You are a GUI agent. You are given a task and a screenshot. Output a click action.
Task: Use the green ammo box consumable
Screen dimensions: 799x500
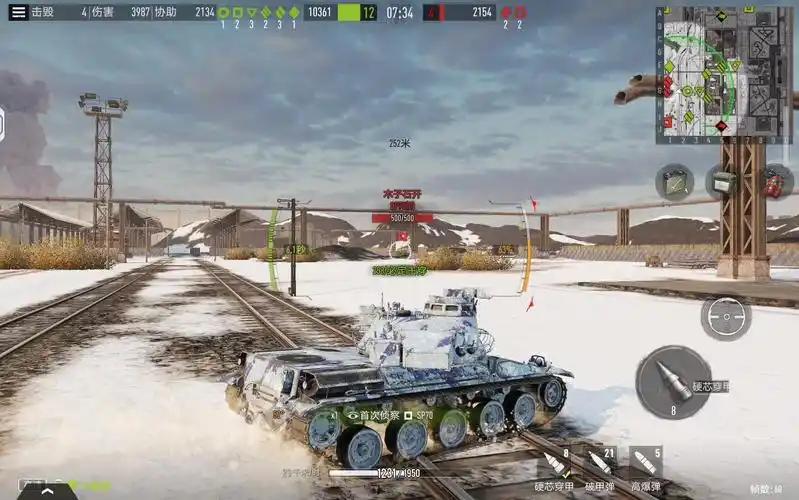tap(723, 182)
